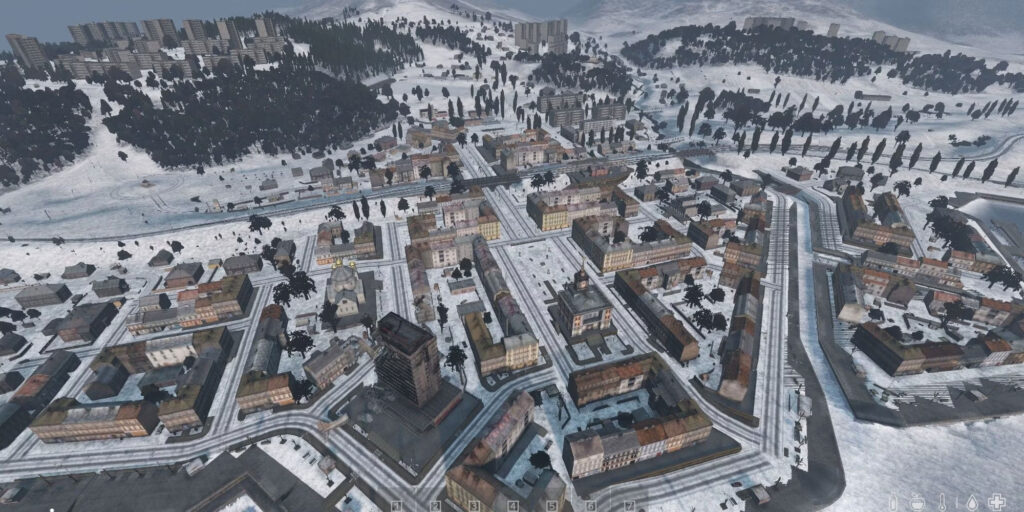This screenshot has height=512, width=1024.
Task: Click the thermometer temperature icon
Action: (944, 502)
